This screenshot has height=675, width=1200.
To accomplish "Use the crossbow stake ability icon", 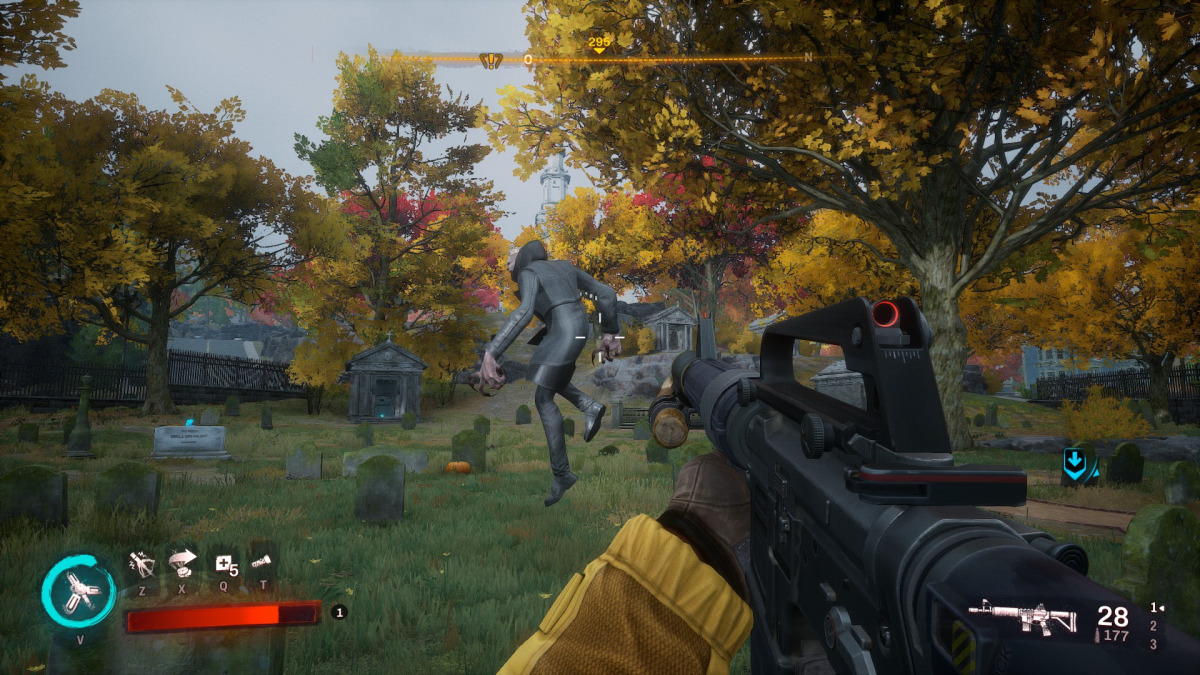I will click(x=142, y=565).
